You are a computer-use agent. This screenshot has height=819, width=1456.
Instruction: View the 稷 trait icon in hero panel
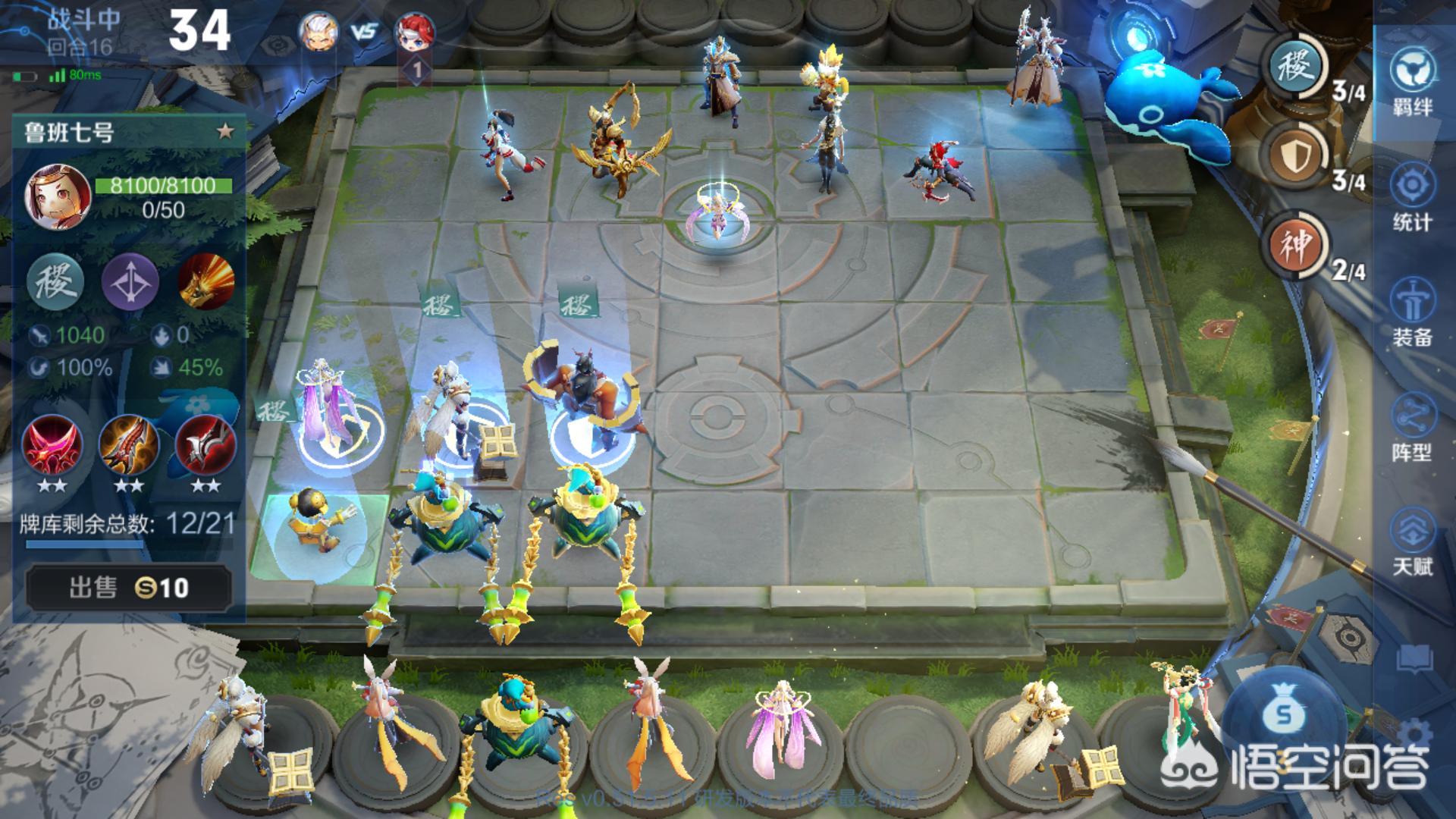55,282
